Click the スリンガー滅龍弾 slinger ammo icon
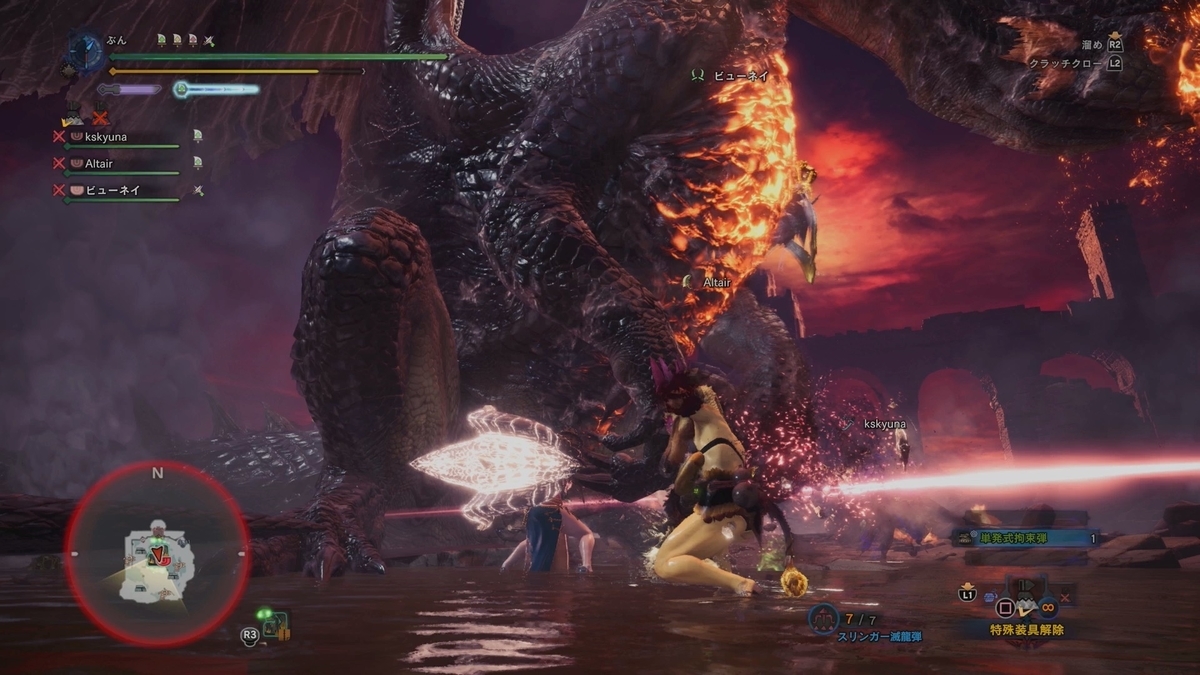The width and height of the screenshot is (1200, 675). point(823,619)
